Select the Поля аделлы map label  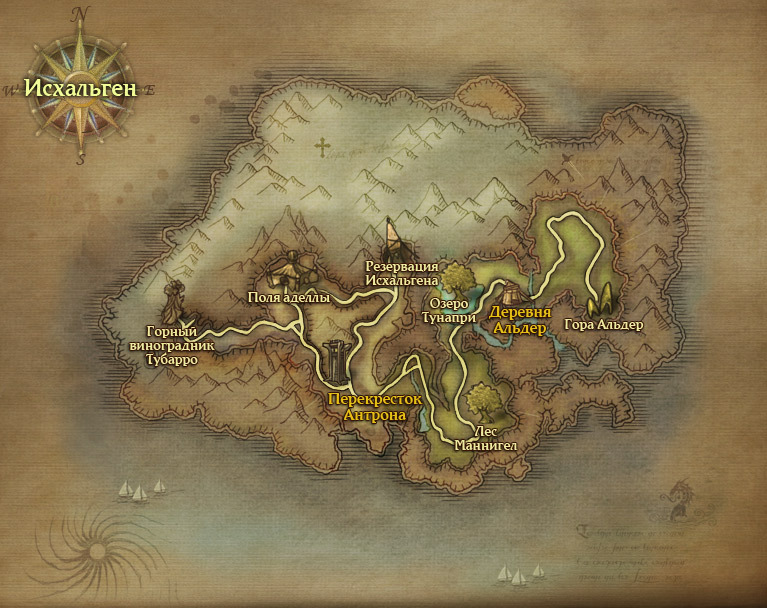tap(288, 297)
